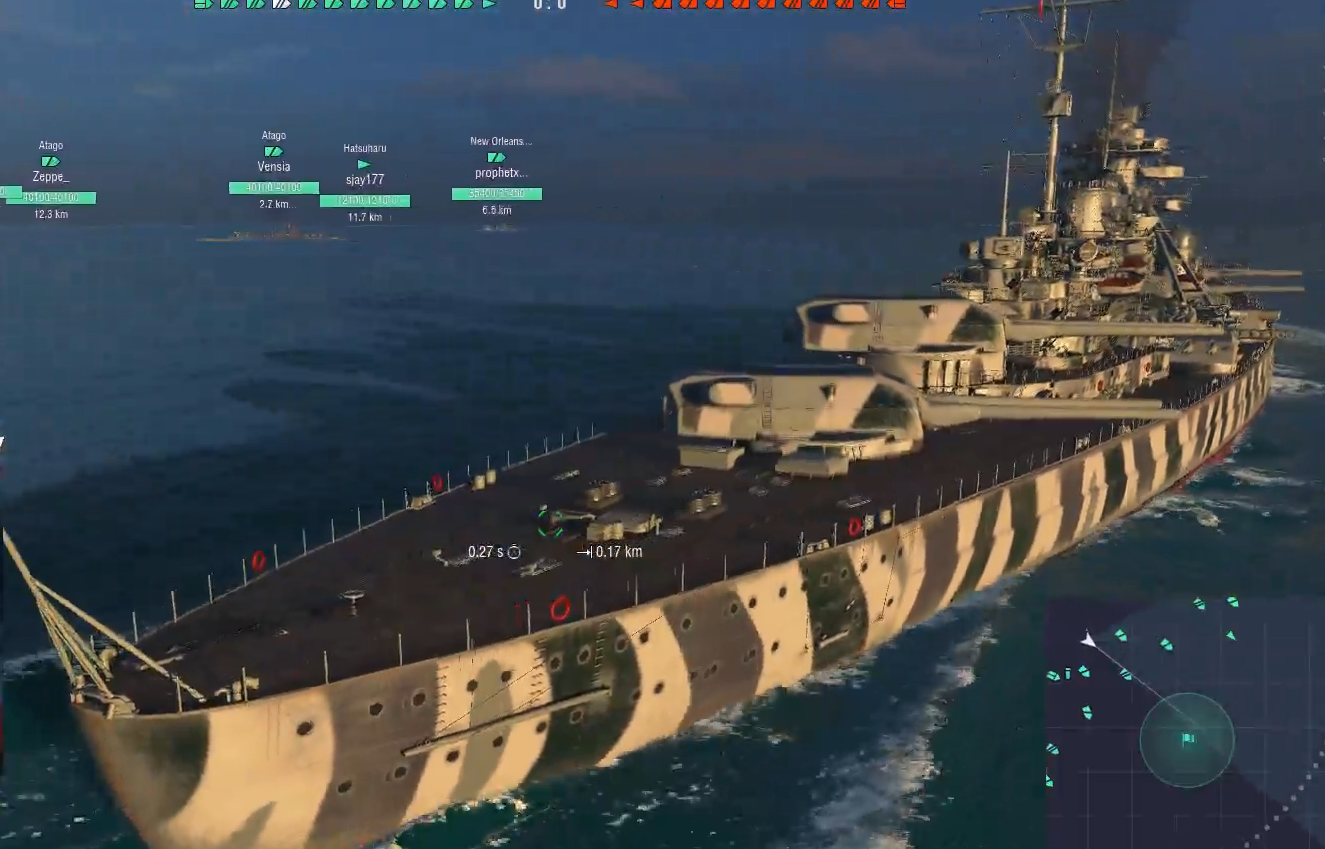Select ally sjay177's Hatsuharu marker
This screenshot has height=849, width=1325.
click(x=363, y=165)
